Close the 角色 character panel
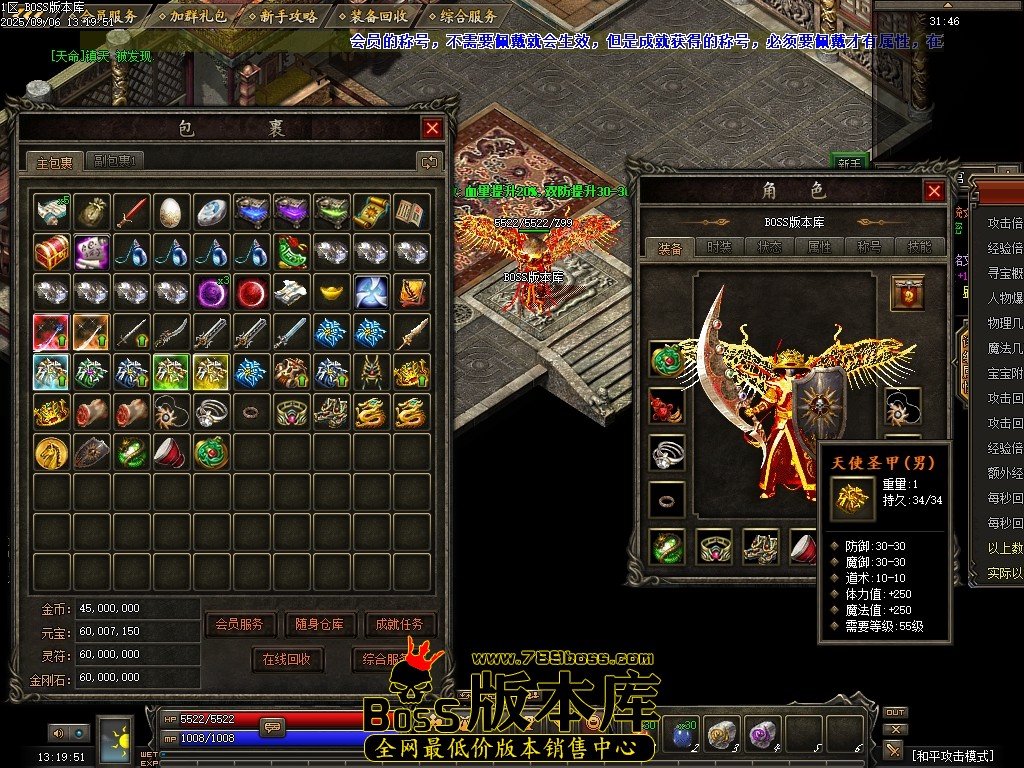 tap(934, 191)
